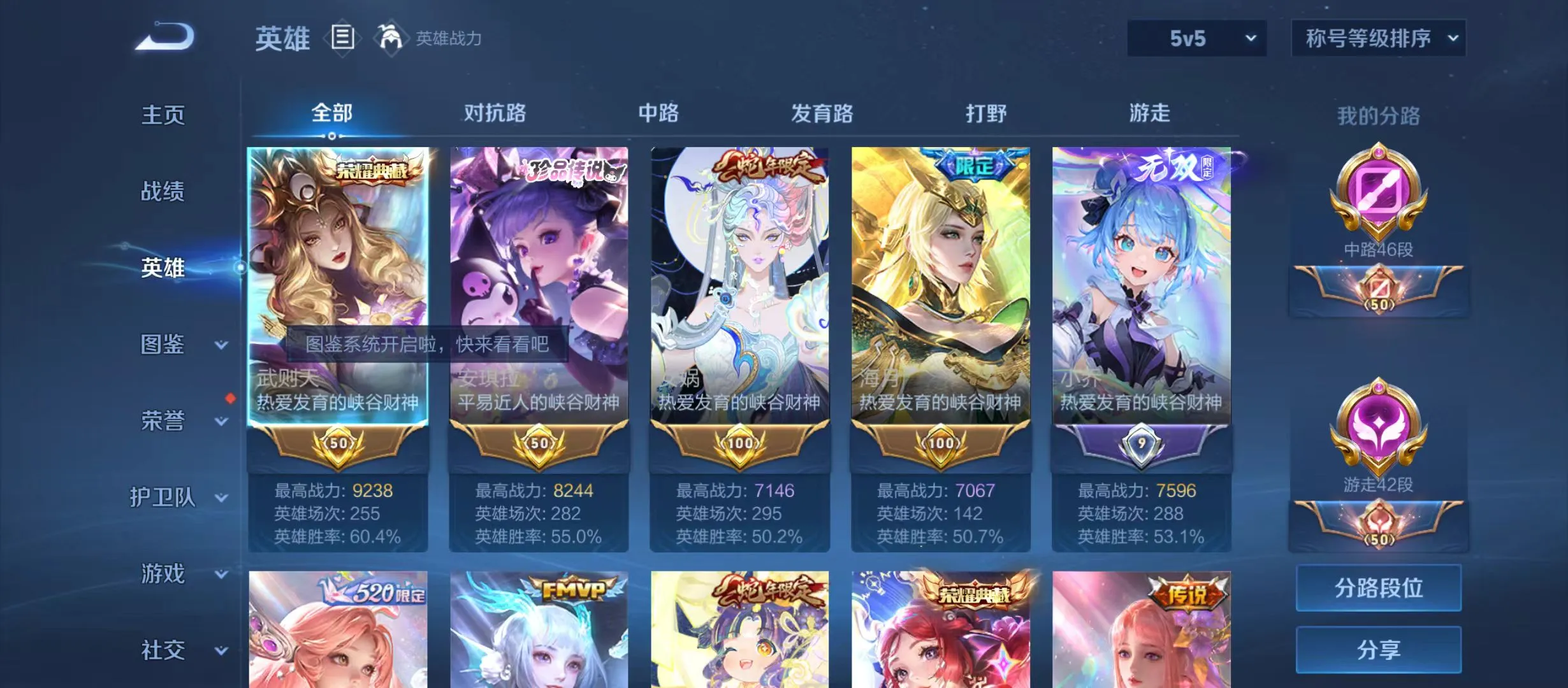Screen dimensions: 1568x688
Task: Switch to the 对抗路 tab
Action: click(x=494, y=113)
